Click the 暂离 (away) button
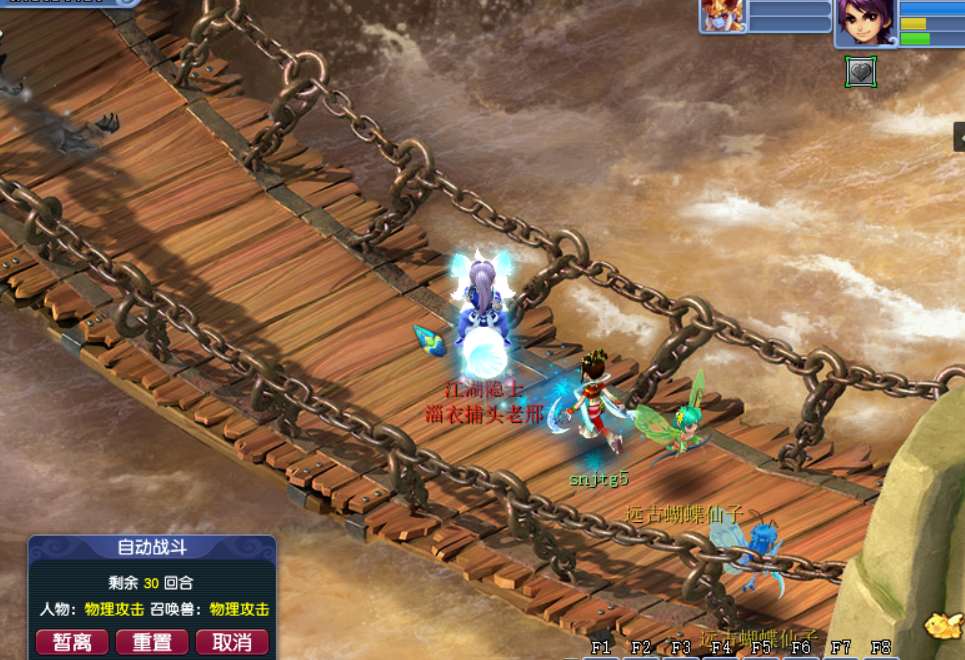Viewport: 965px width, 660px height. pos(71,642)
